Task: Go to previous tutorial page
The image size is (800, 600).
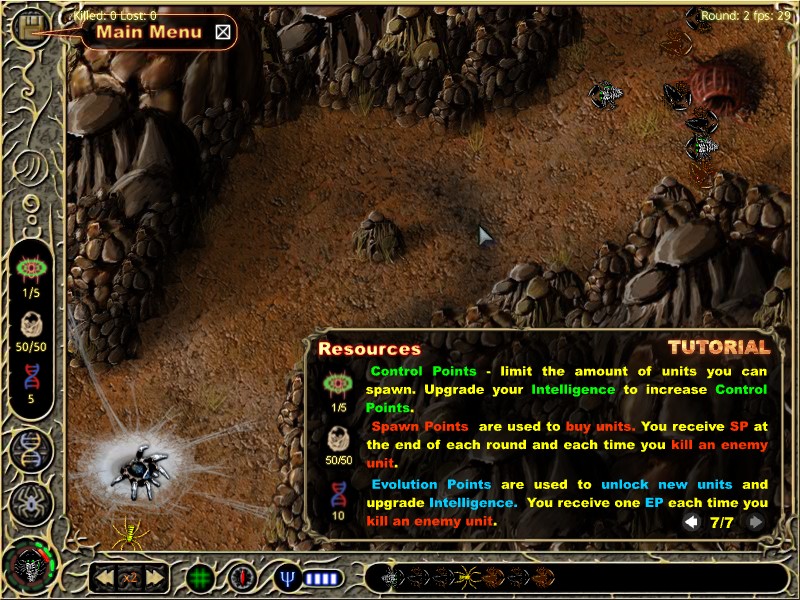Action: pos(691,522)
